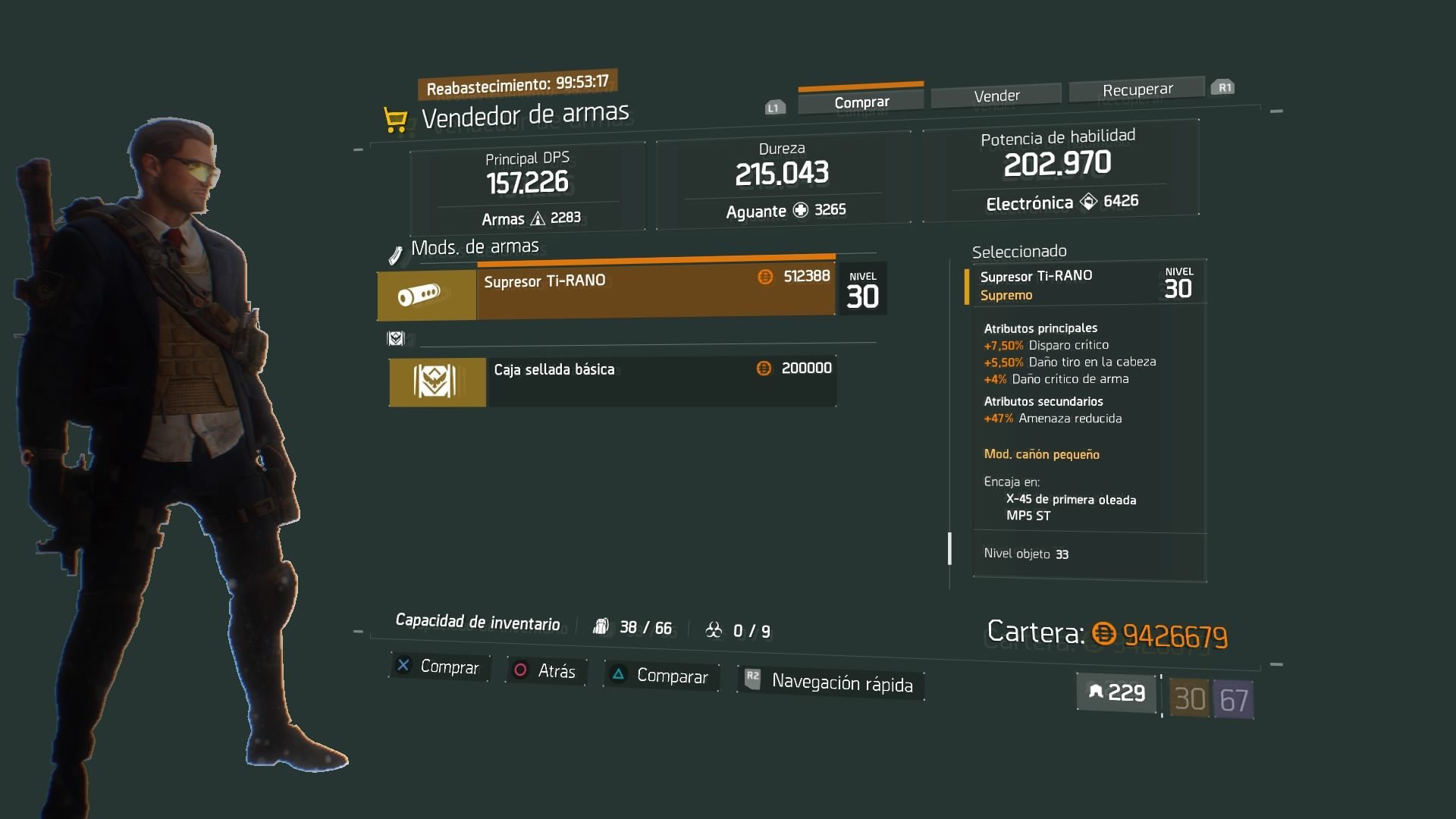Open Navegación rápida
Image resolution: width=1456 pixels, height=819 pixels.
click(x=830, y=682)
